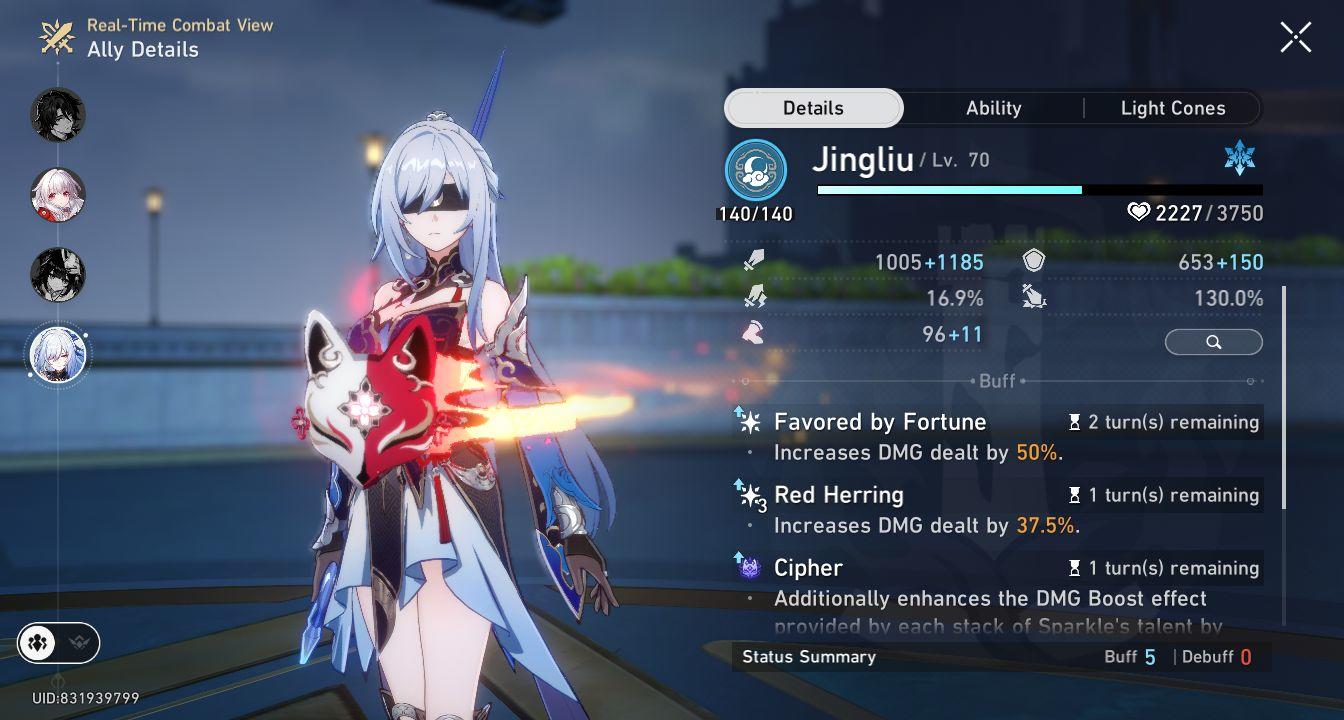Open Jingliu's stat details with the magnifier icon

click(1213, 342)
